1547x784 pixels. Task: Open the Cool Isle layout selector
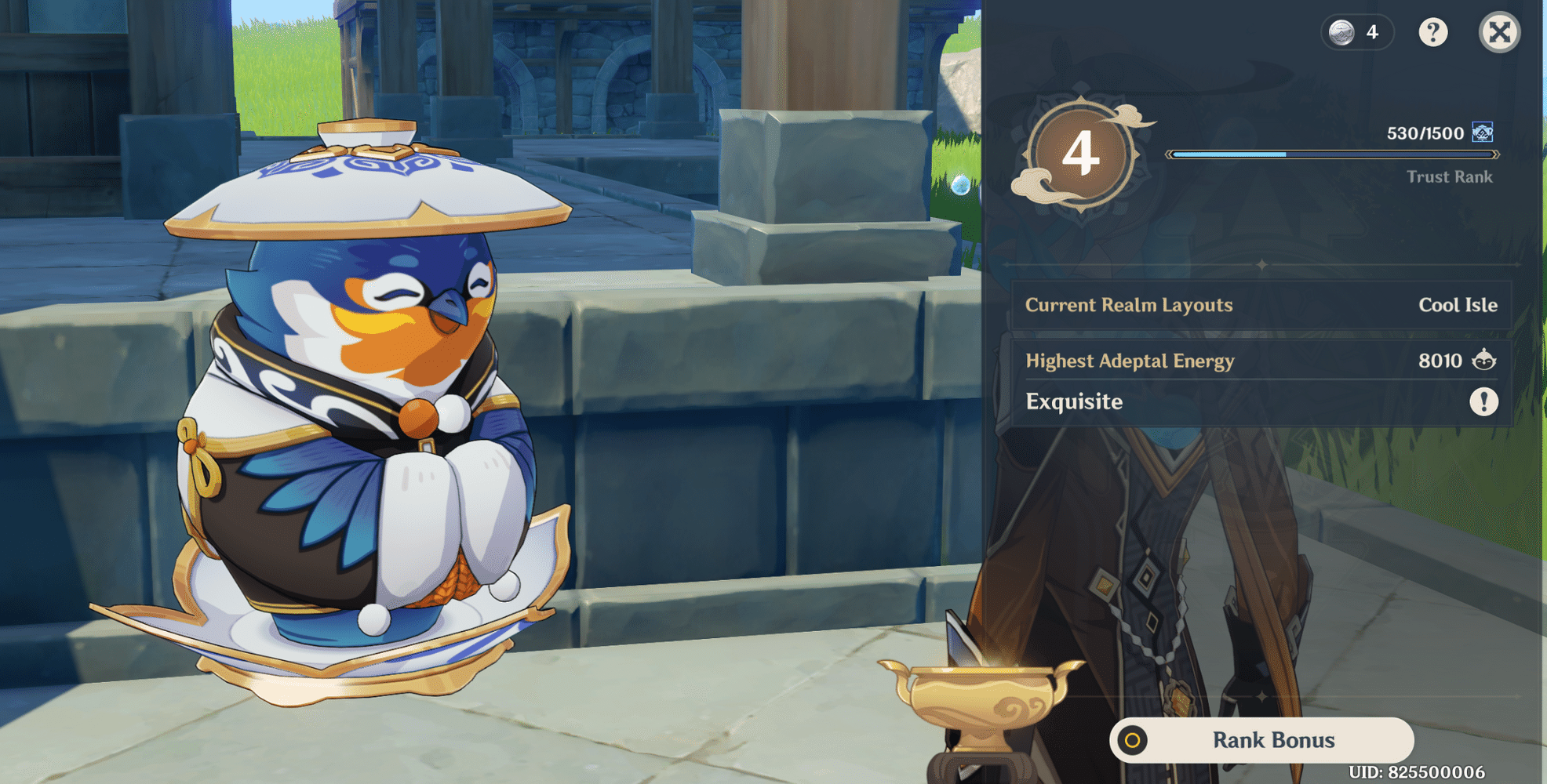[x=1458, y=305]
